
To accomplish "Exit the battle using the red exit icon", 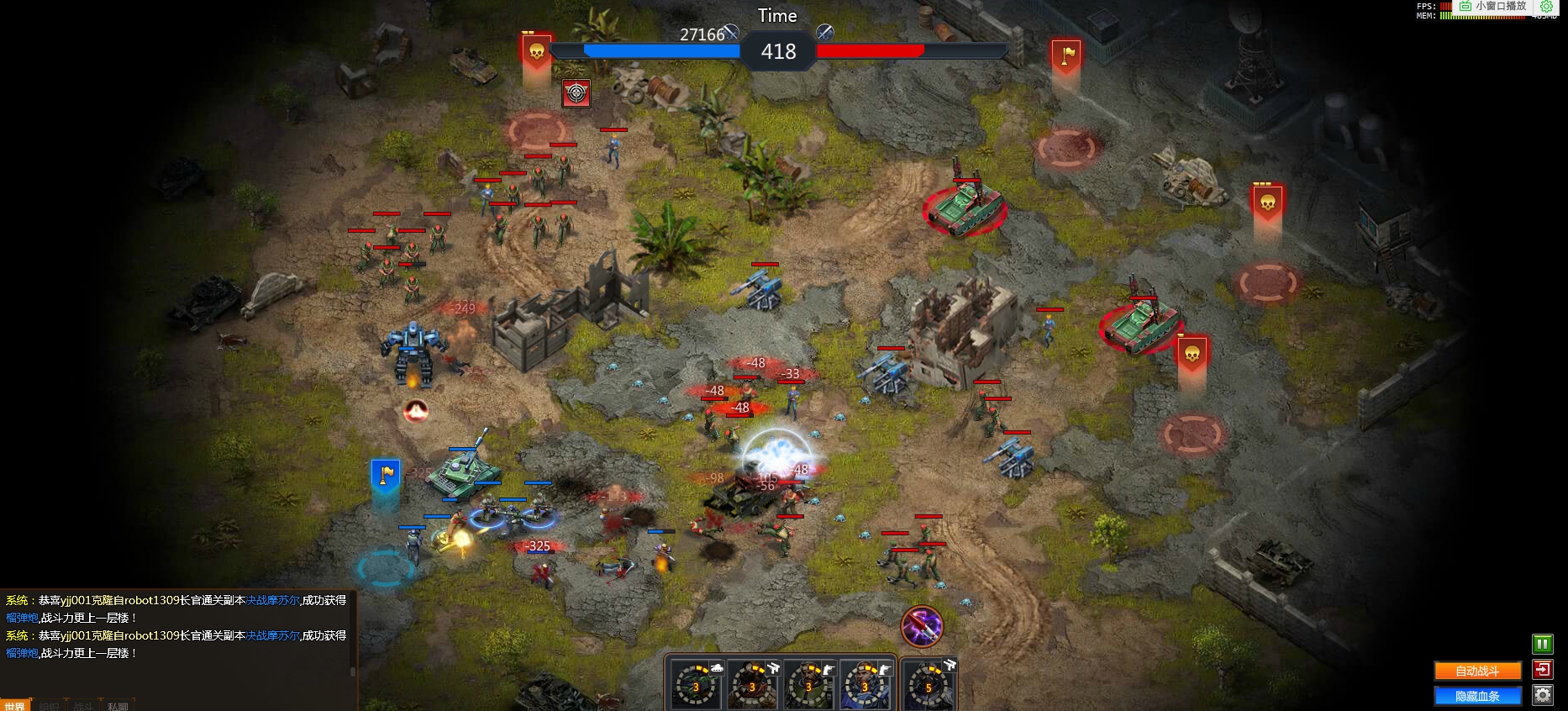I will point(1542,670).
